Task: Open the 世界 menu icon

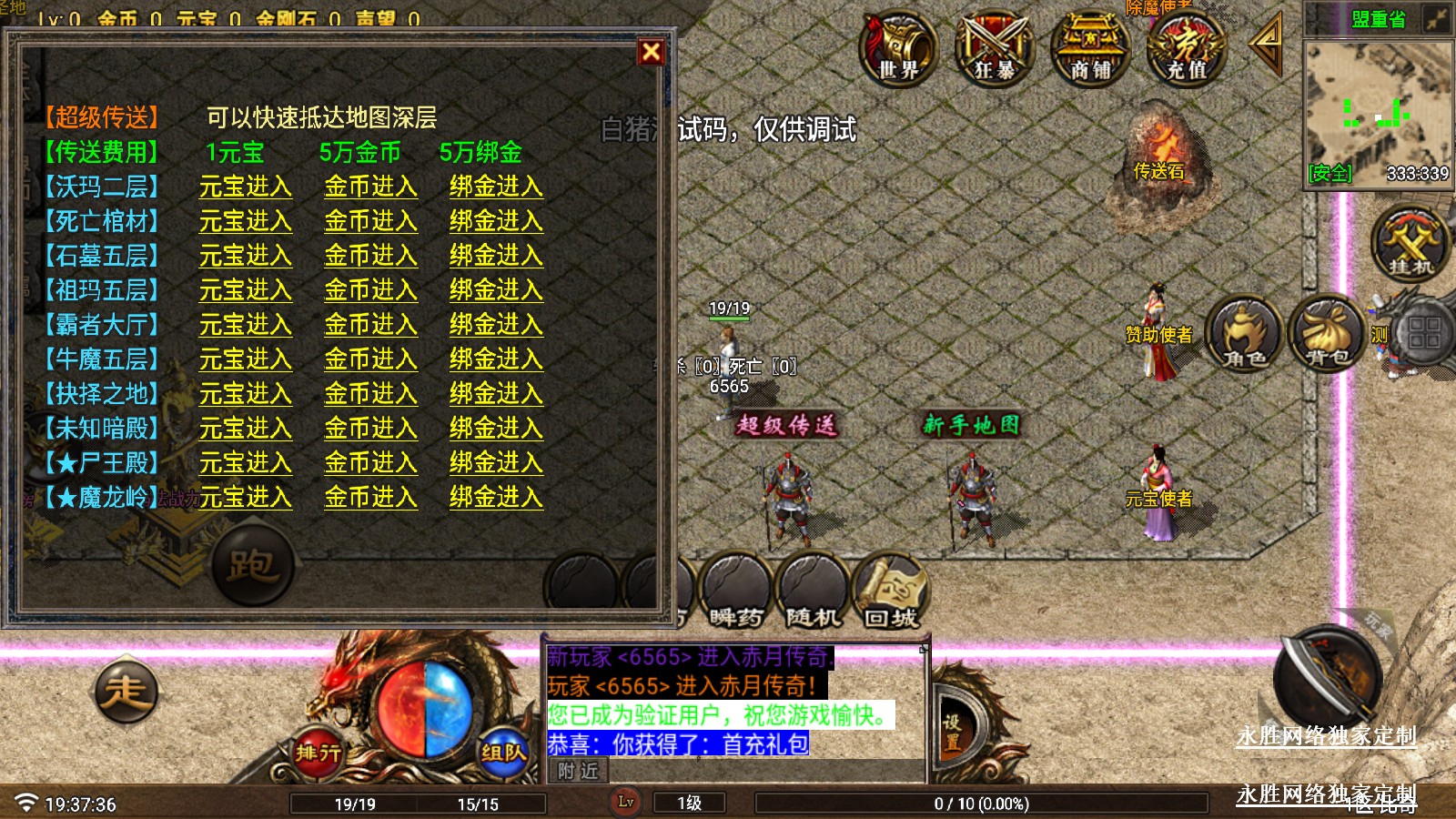Action: (898, 48)
